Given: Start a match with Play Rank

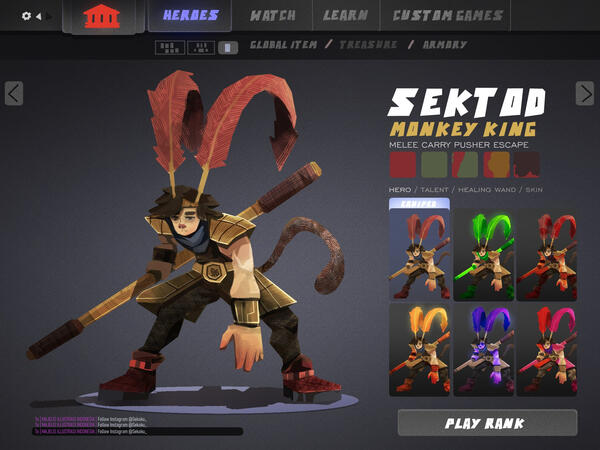Looking at the screenshot, I should [487, 423].
